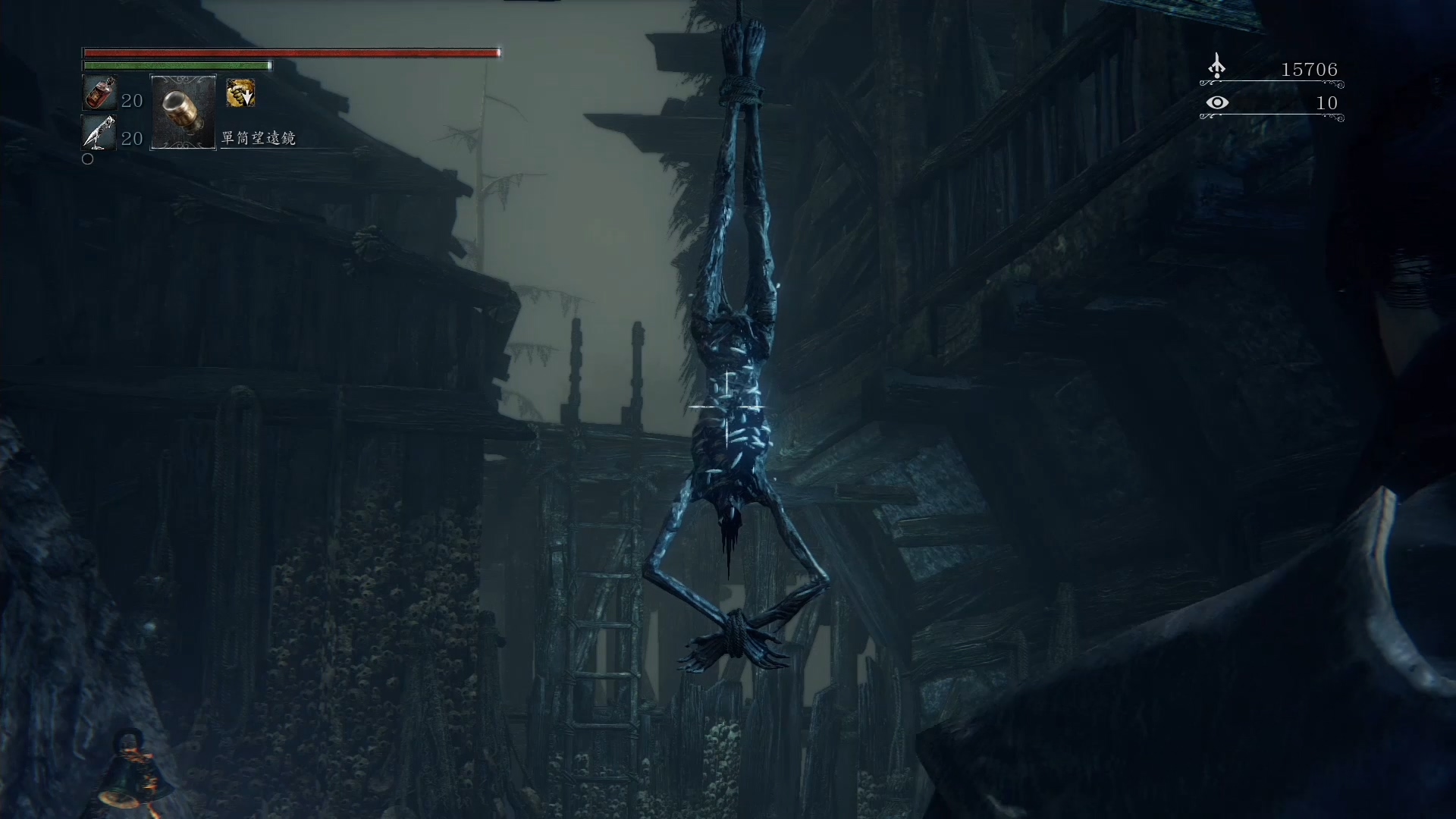Use the Monocular quick item slot

(184, 112)
